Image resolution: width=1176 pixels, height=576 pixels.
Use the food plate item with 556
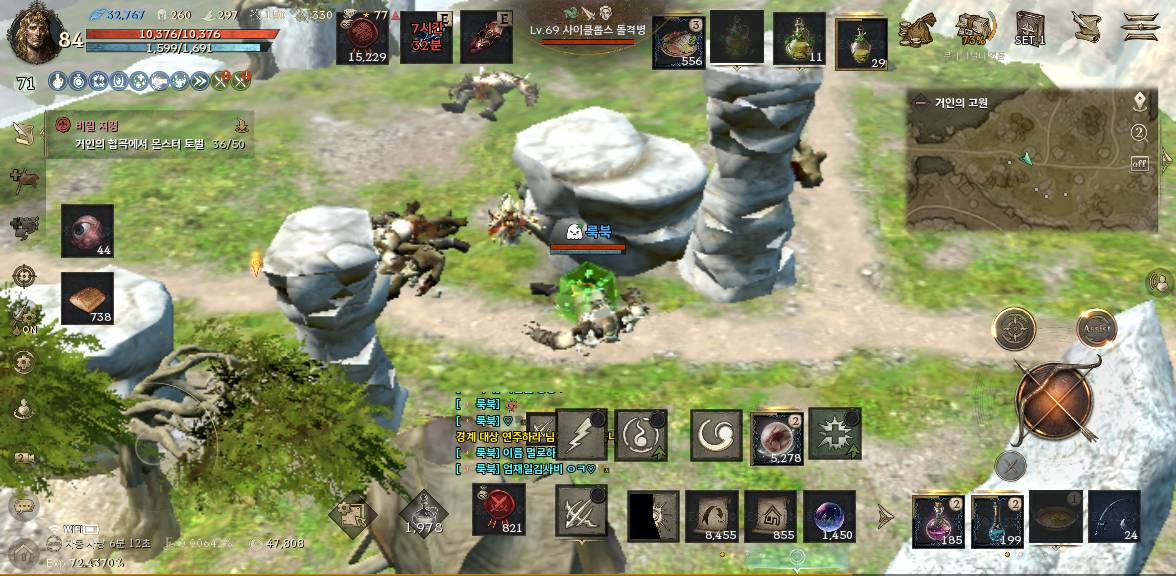coord(678,43)
